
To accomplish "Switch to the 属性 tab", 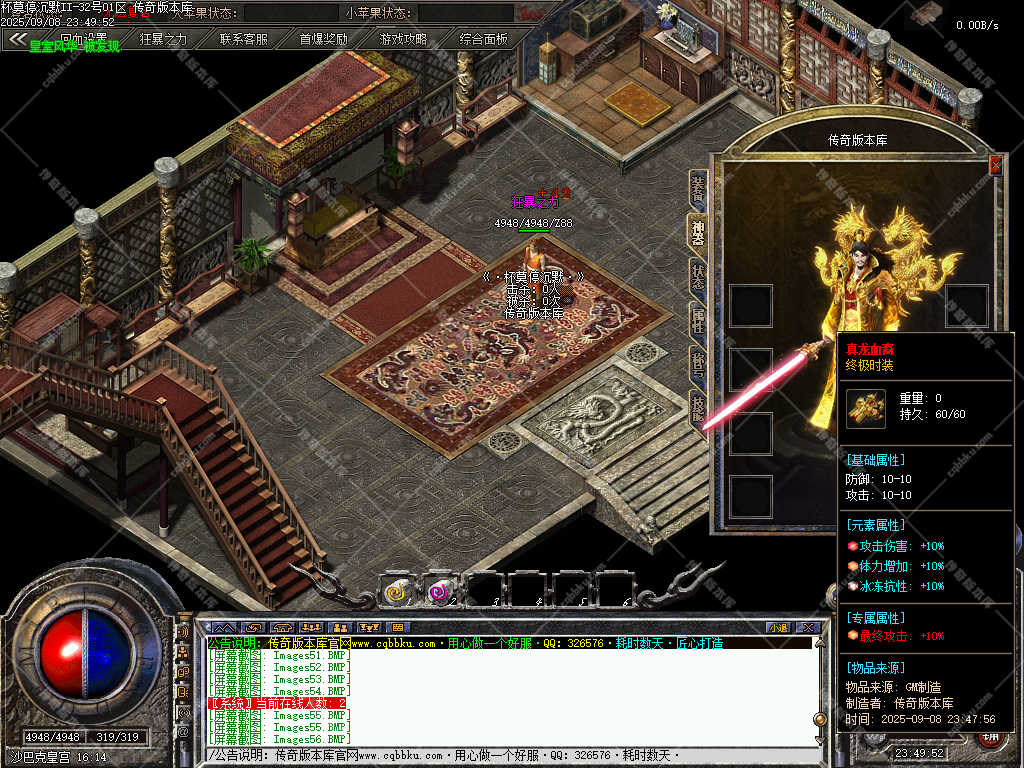I will (698, 320).
